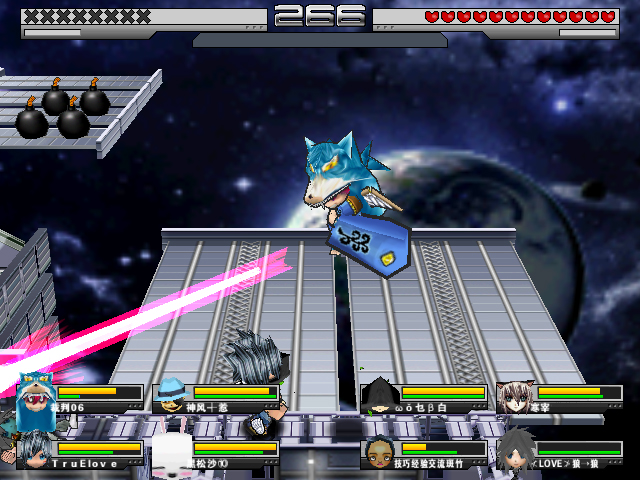Click the blue fedora player portrait

[171, 395]
